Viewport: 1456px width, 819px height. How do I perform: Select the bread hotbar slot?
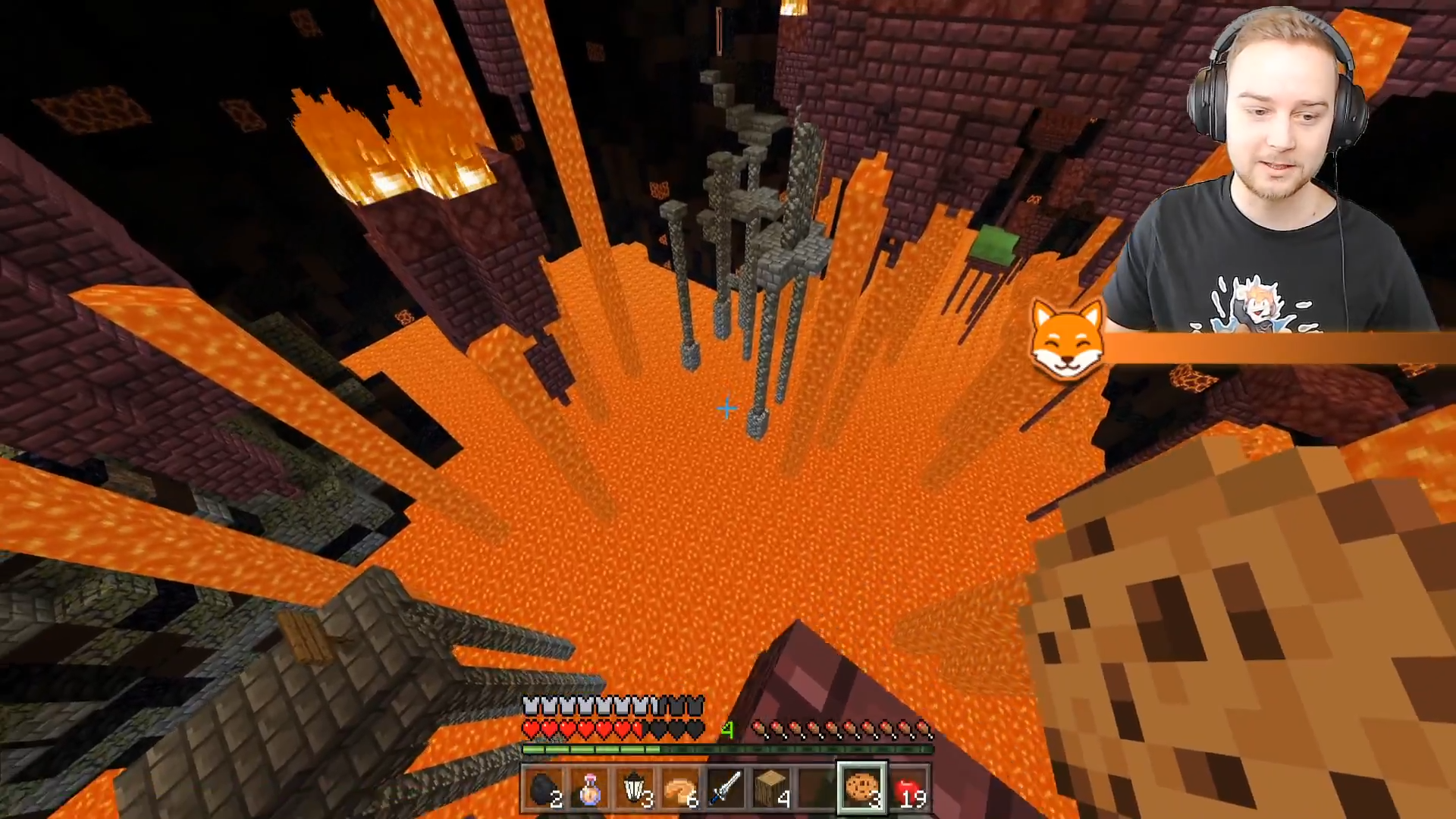(680, 789)
